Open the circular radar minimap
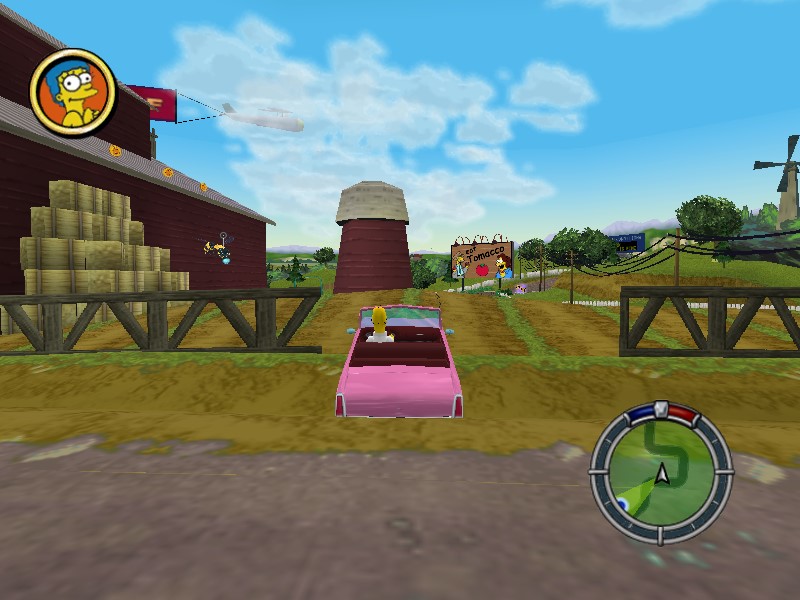Viewport: 800px width, 600px height. pyautogui.click(x=660, y=472)
